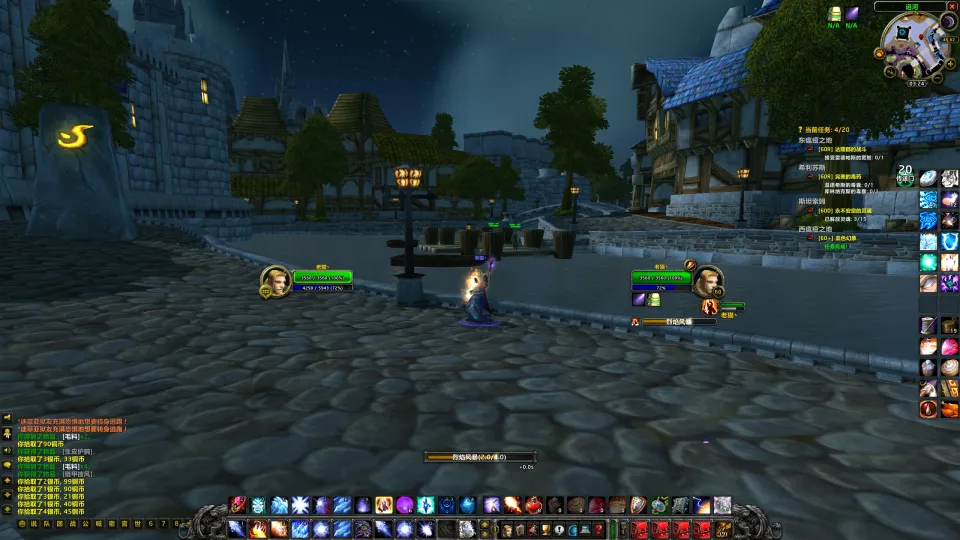The image size is (960, 540).
Task: Close the minimap with the red X
Action: coord(953,7)
